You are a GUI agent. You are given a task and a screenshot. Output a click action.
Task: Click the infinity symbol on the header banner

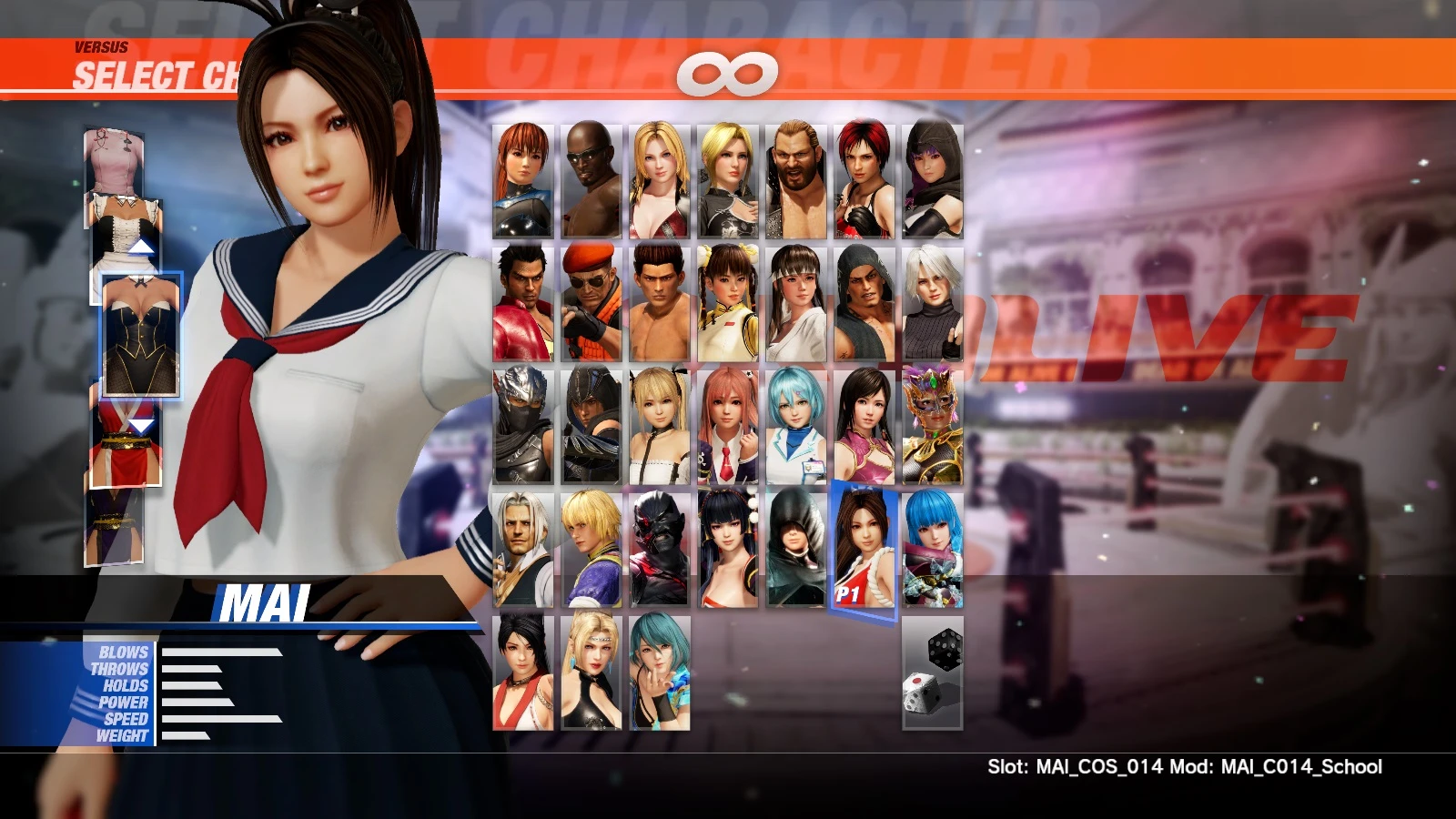click(728, 76)
